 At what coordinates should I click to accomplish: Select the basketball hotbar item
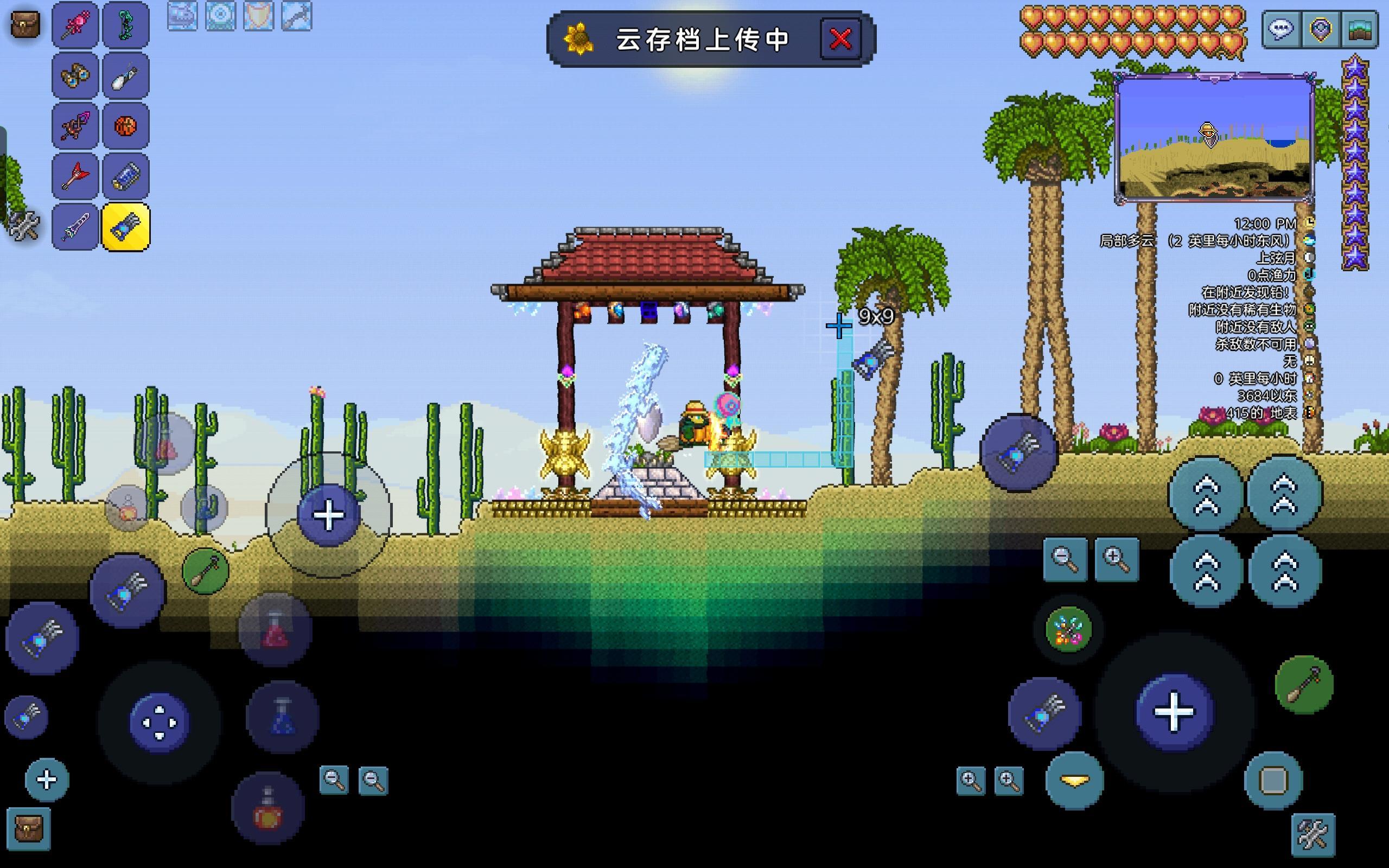click(x=125, y=125)
